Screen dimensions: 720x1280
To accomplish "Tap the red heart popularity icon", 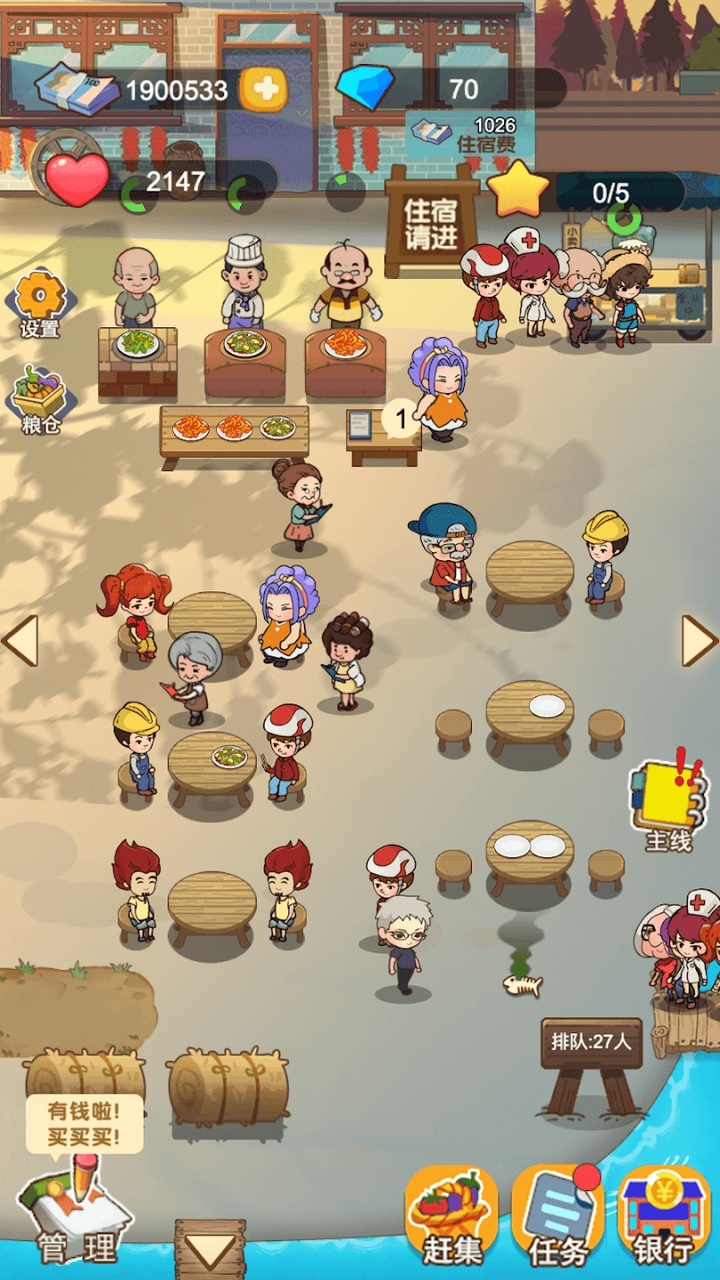I will click(76, 180).
